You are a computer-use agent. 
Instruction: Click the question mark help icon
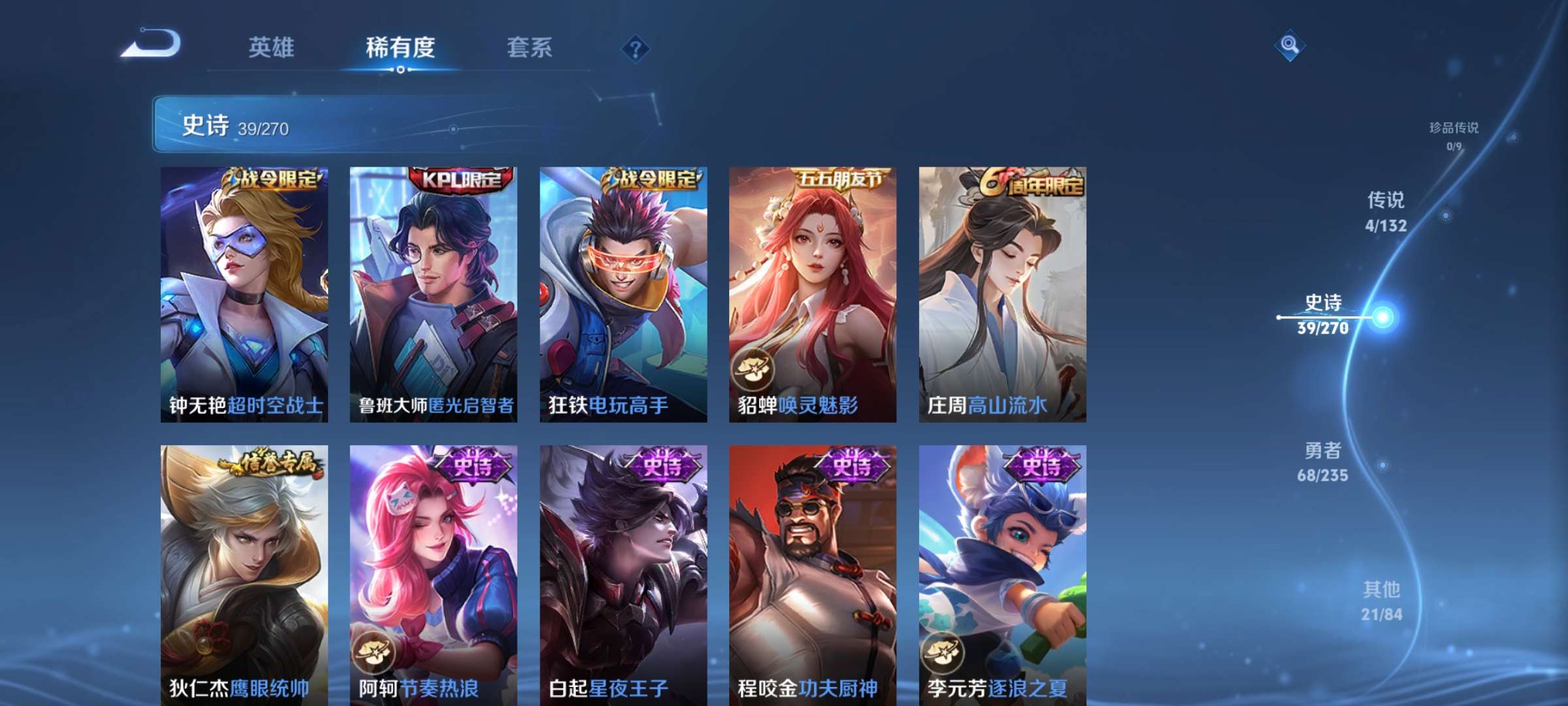tap(637, 48)
